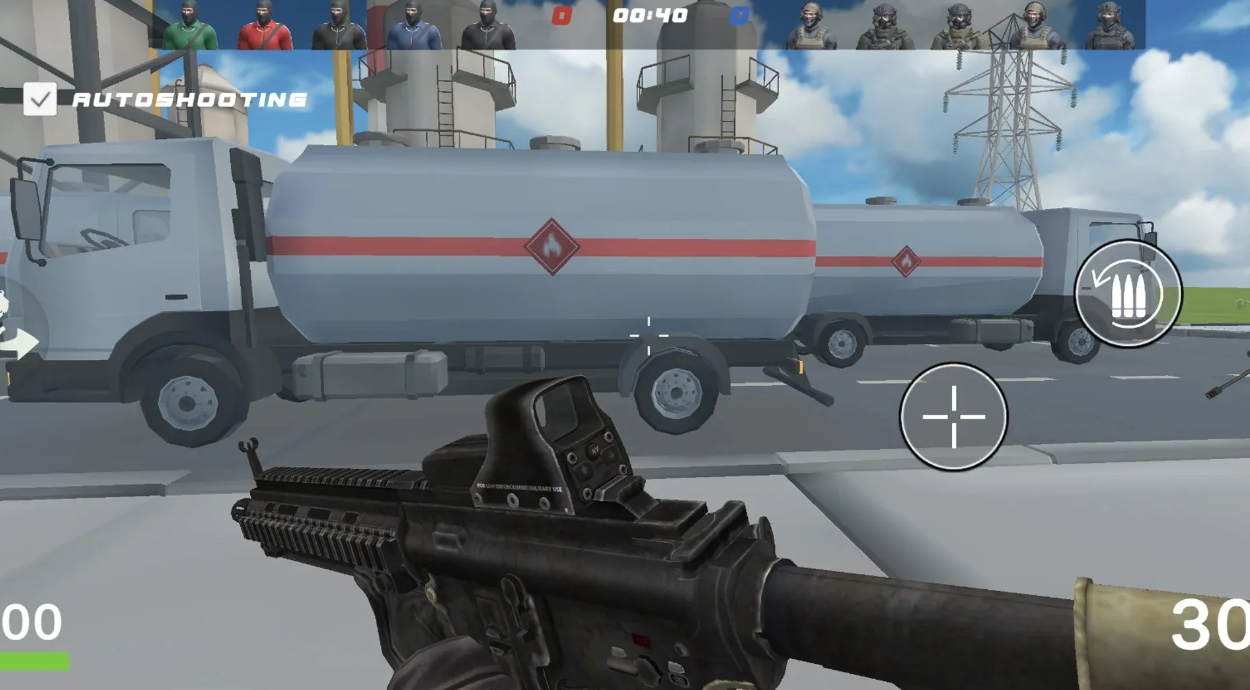Tap the reload bullets button
This screenshot has width=1250, height=690.
click(1127, 294)
